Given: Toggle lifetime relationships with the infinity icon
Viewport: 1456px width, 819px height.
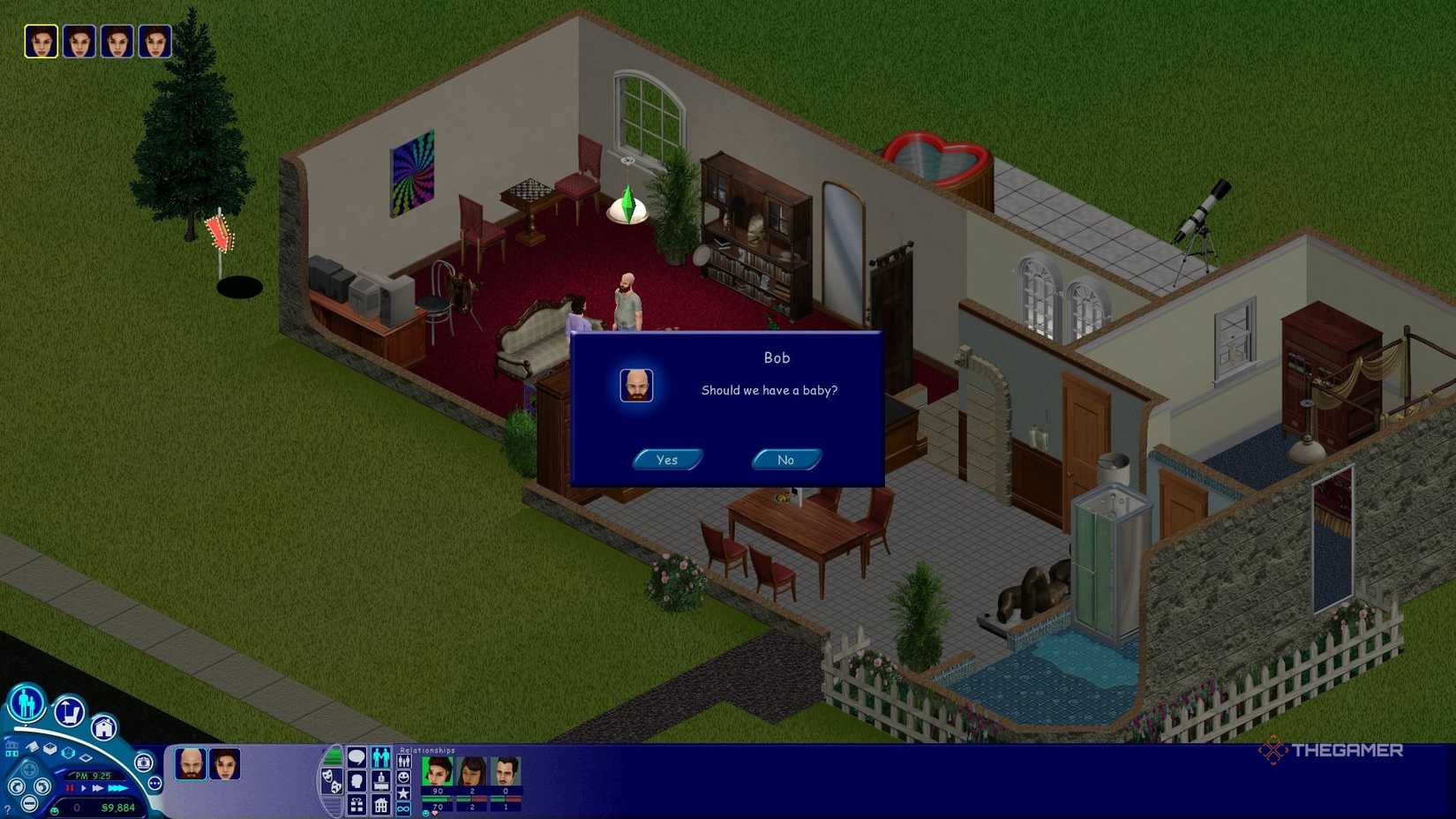Looking at the screenshot, I should coord(404,808).
